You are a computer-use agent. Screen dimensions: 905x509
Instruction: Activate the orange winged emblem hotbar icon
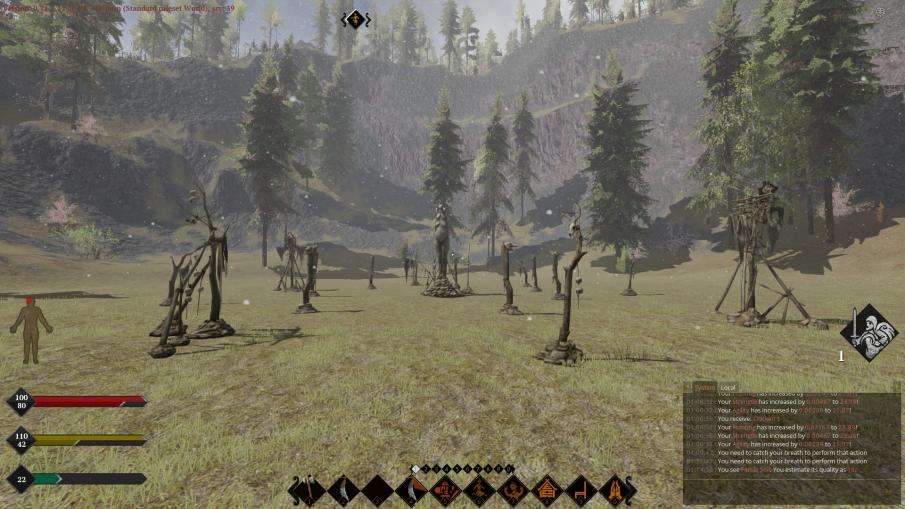click(x=513, y=490)
